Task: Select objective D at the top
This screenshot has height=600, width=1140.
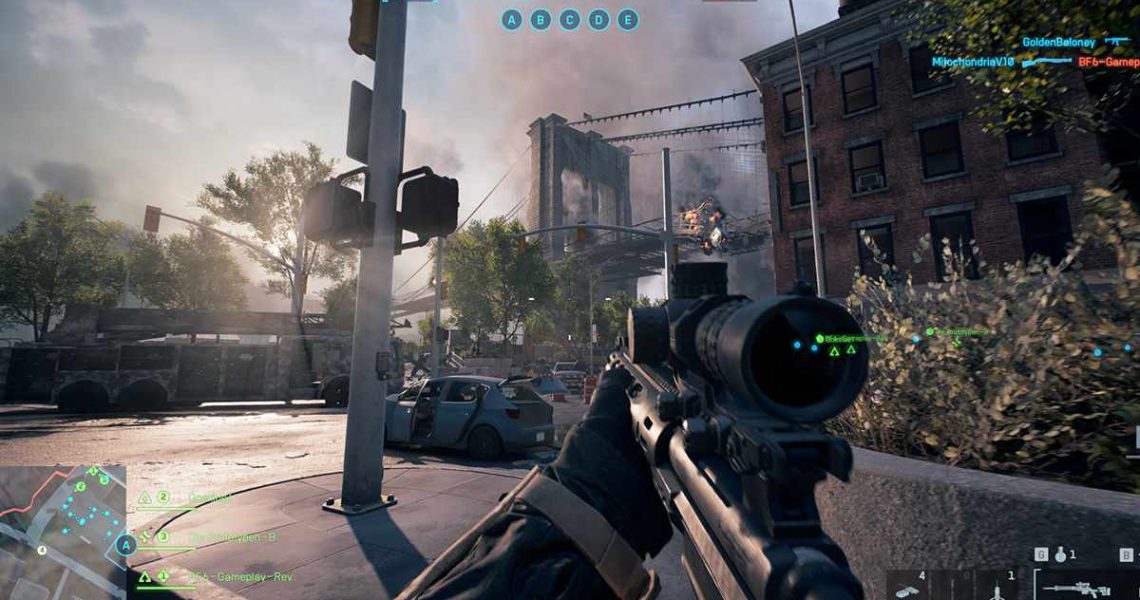Action: click(x=598, y=19)
